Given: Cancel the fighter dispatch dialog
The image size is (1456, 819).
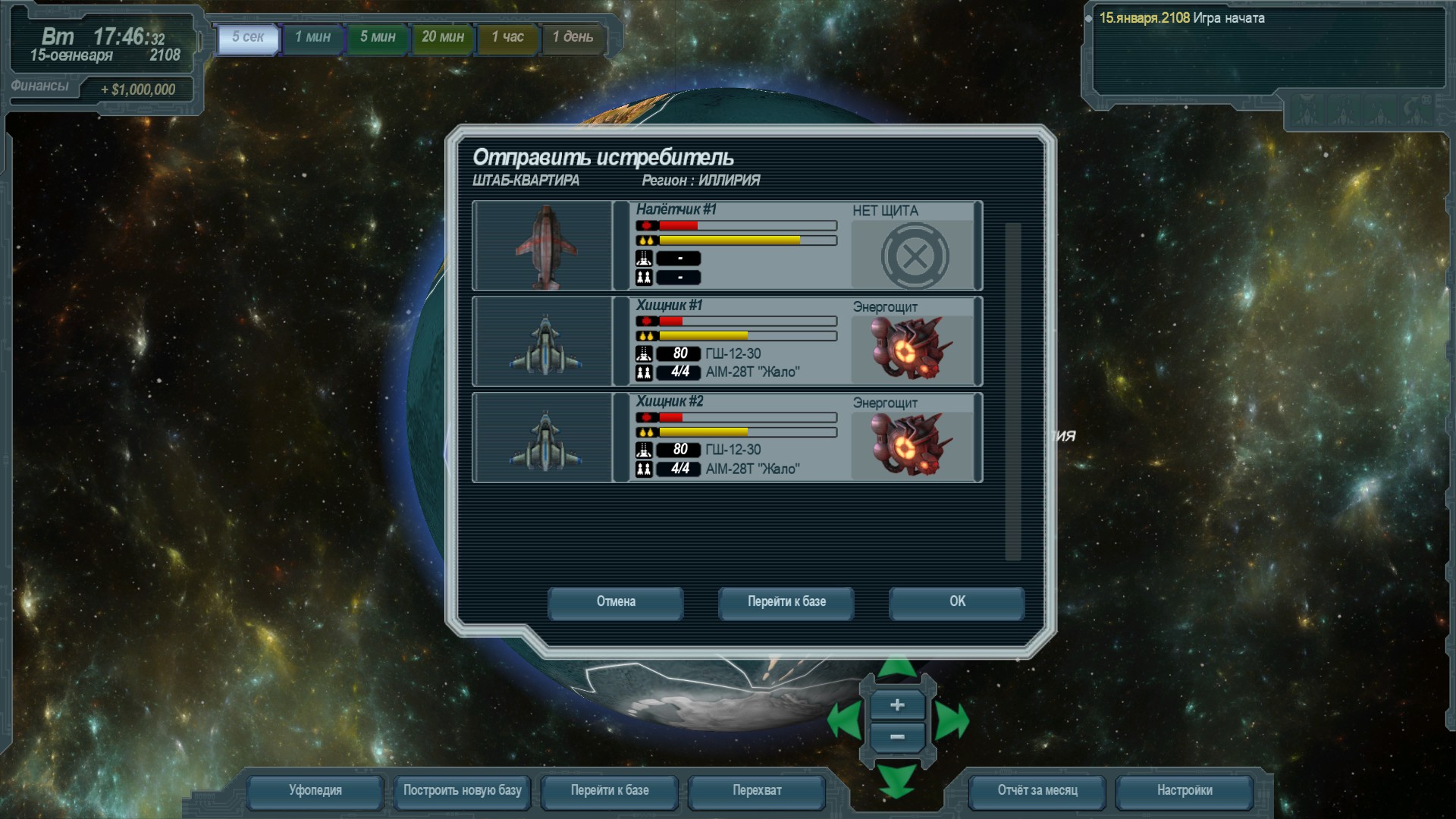Looking at the screenshot, I should point(615,602).
